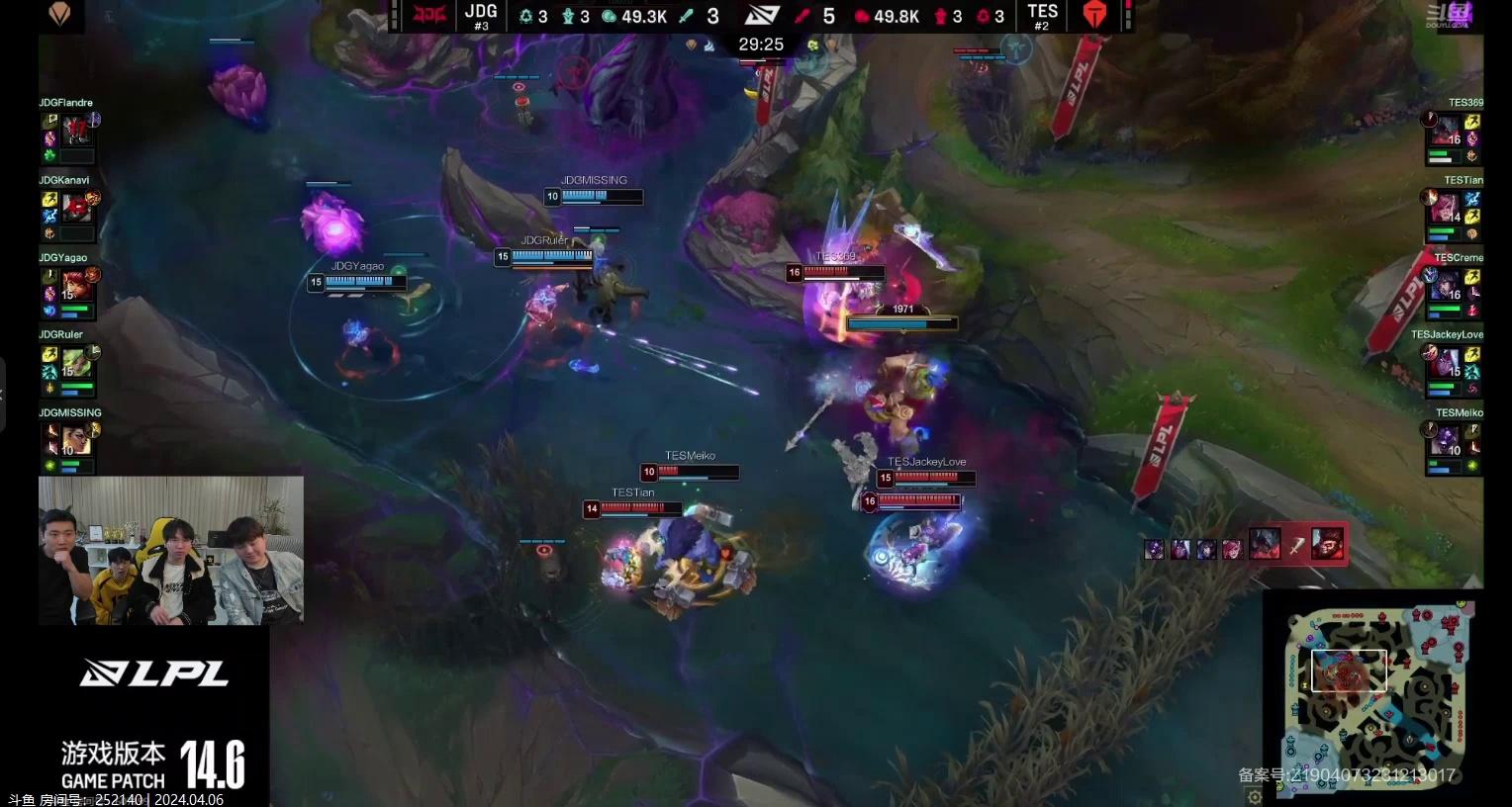
Task: Select TESJackeyLove's champion portrait
Action: pos(1446,362)
